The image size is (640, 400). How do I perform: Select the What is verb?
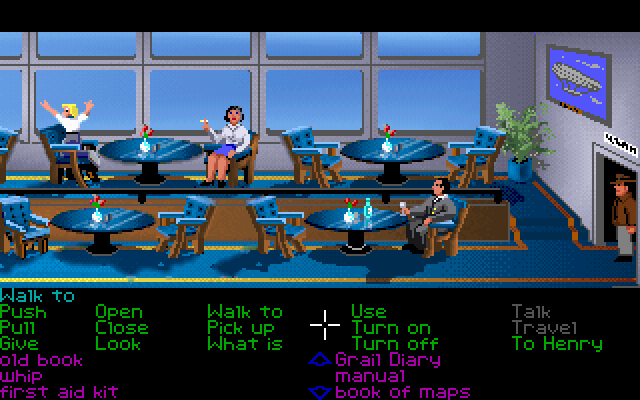click(x=245, y=344)
